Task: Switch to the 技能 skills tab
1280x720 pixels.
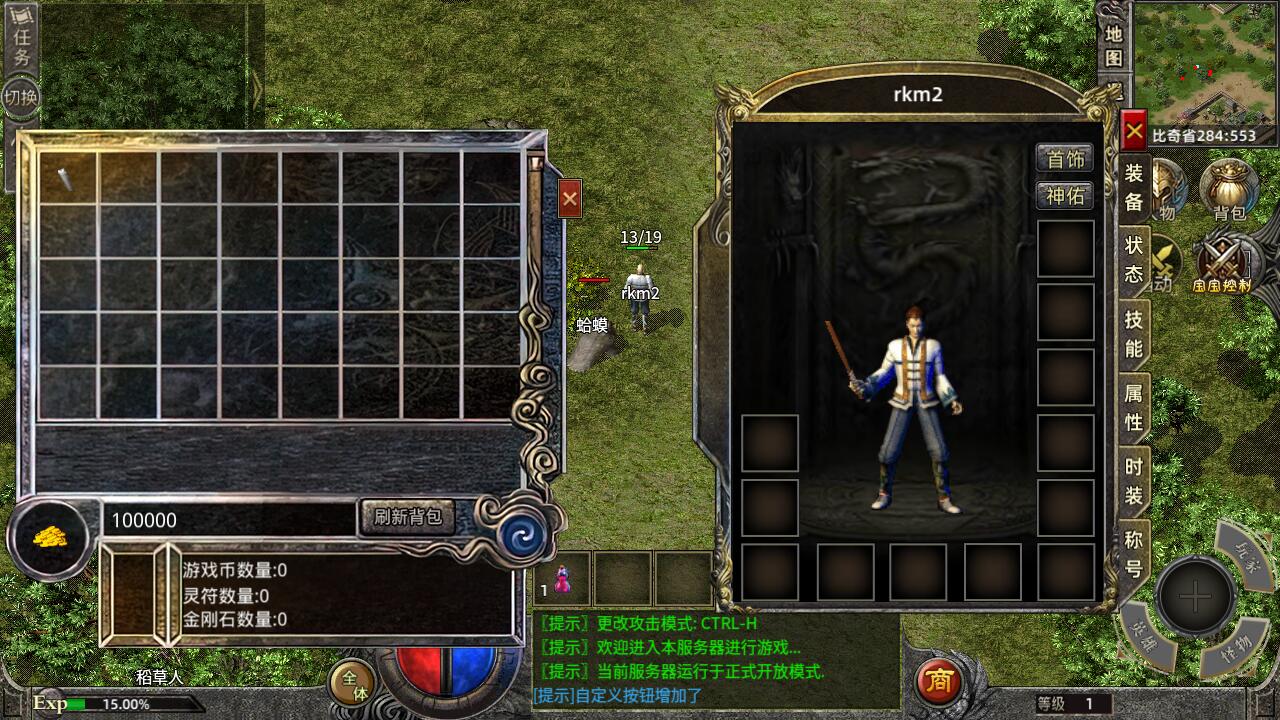Action: (1134, 333)
